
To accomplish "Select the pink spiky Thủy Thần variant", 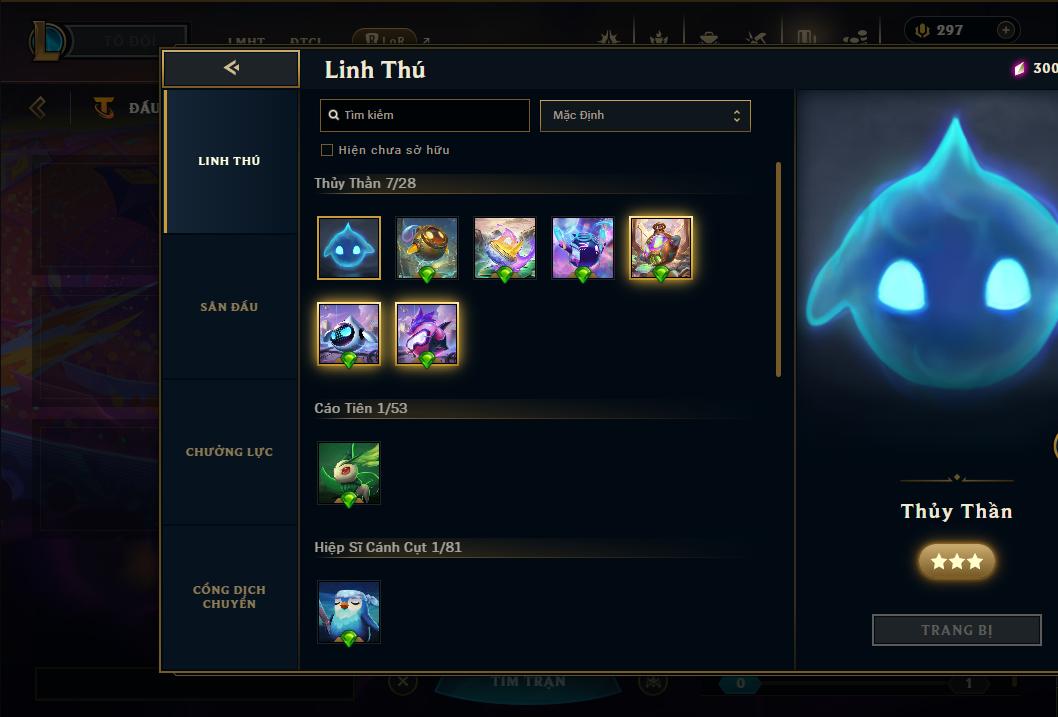I will [x=427, y=334].
